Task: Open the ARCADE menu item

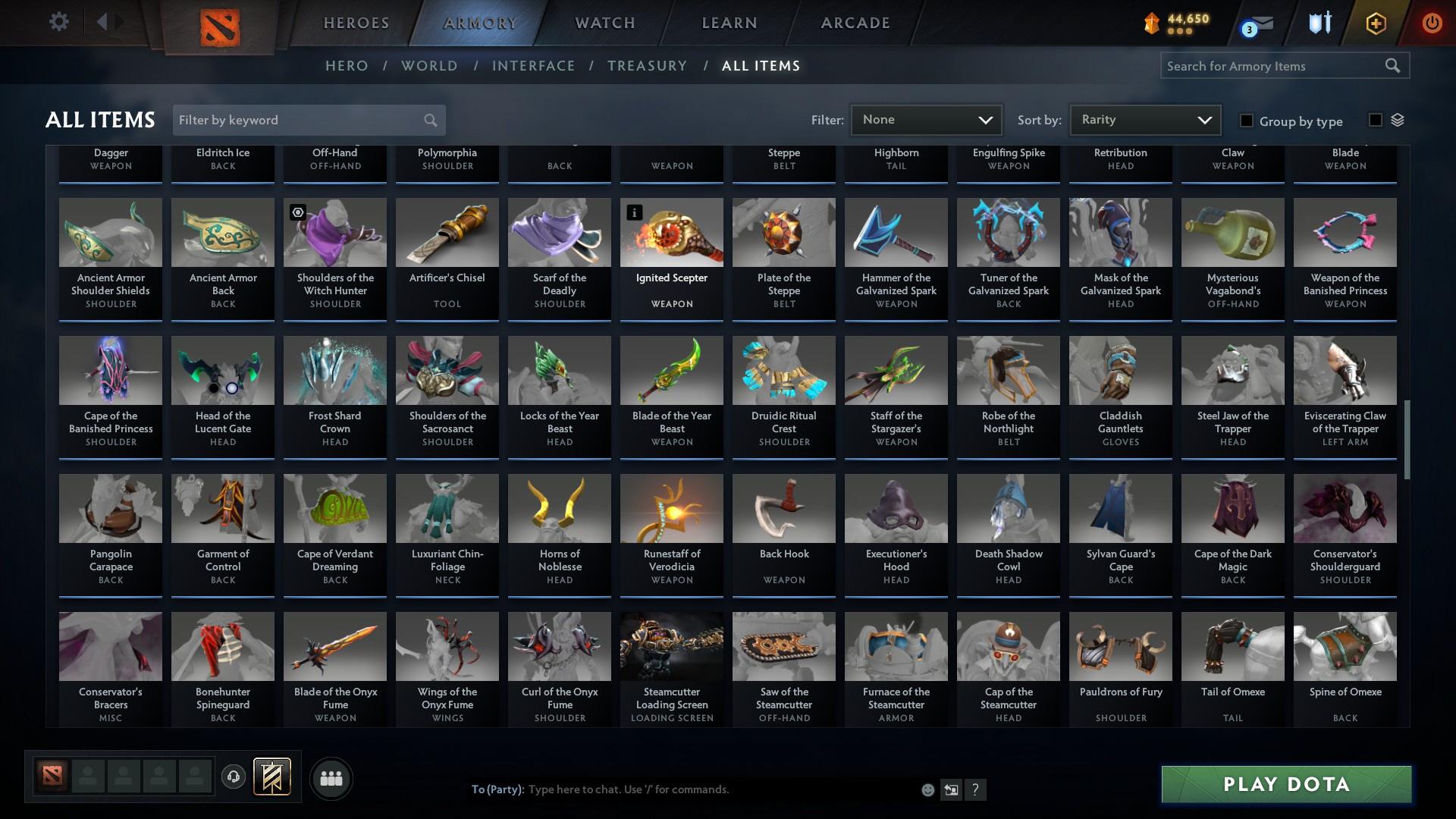Action: click(854, 23)
